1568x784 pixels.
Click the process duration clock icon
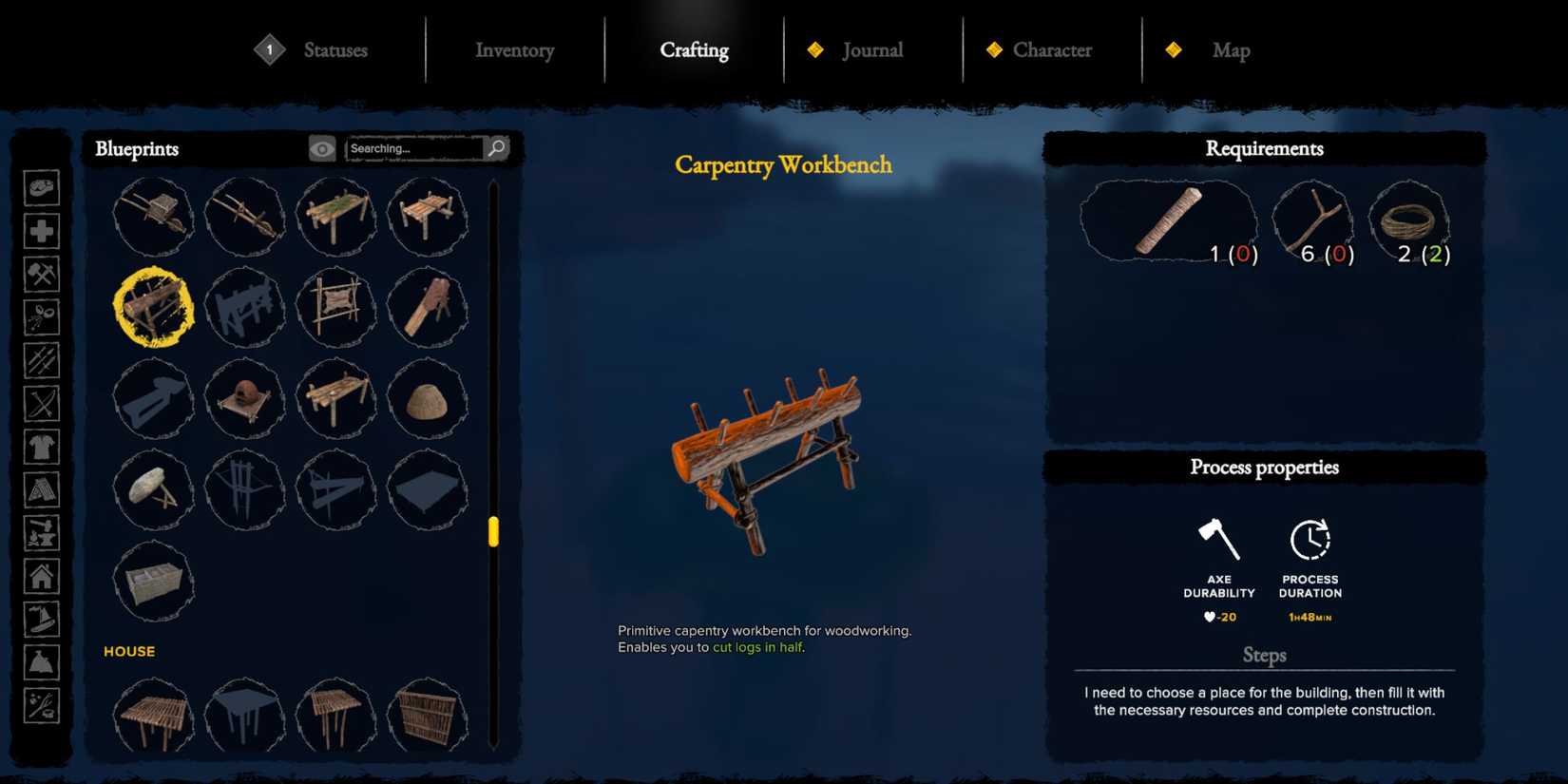coord(1309,542)
